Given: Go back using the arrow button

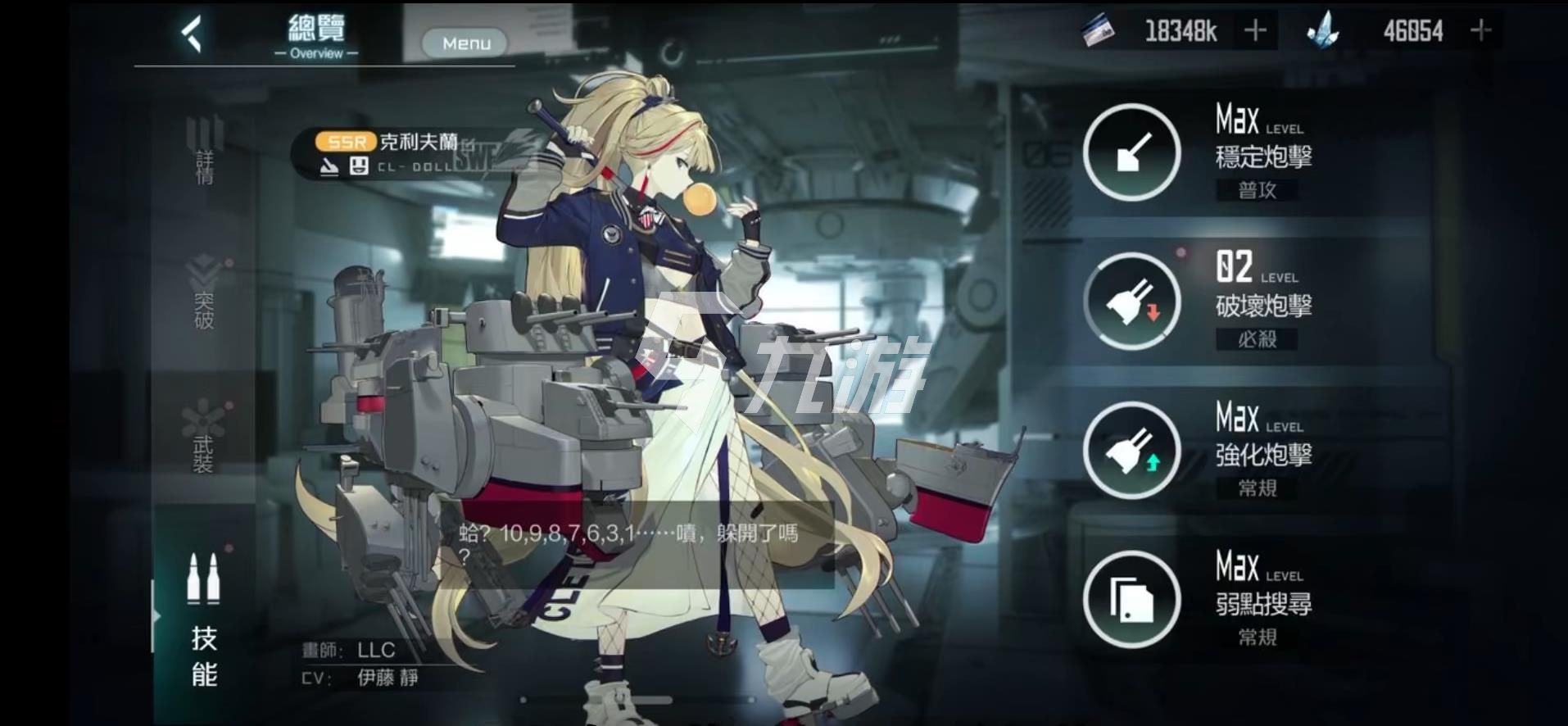Looking at the screenshot, I should pos(192,34).
